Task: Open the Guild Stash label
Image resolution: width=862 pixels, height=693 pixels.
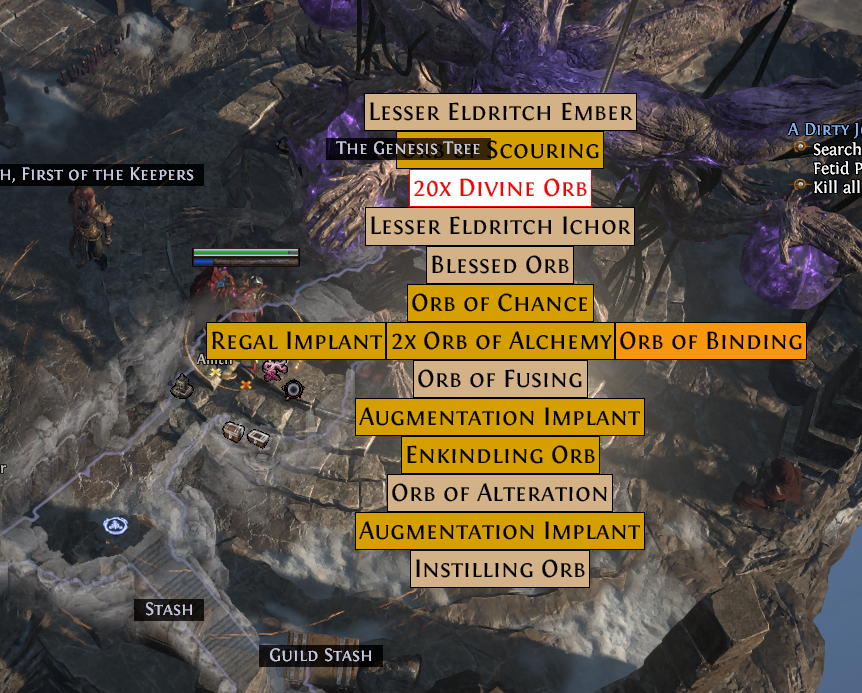Action: [320, 656]
